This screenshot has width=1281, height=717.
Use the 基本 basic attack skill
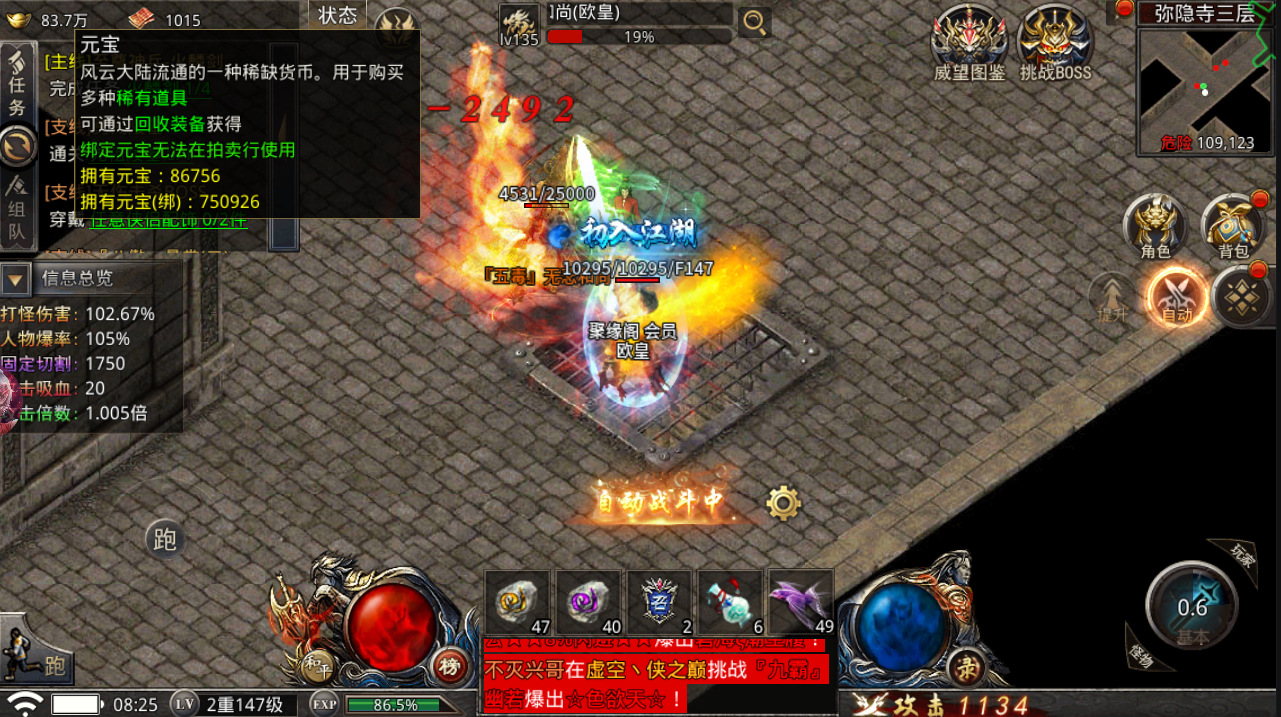[1192, 607]
